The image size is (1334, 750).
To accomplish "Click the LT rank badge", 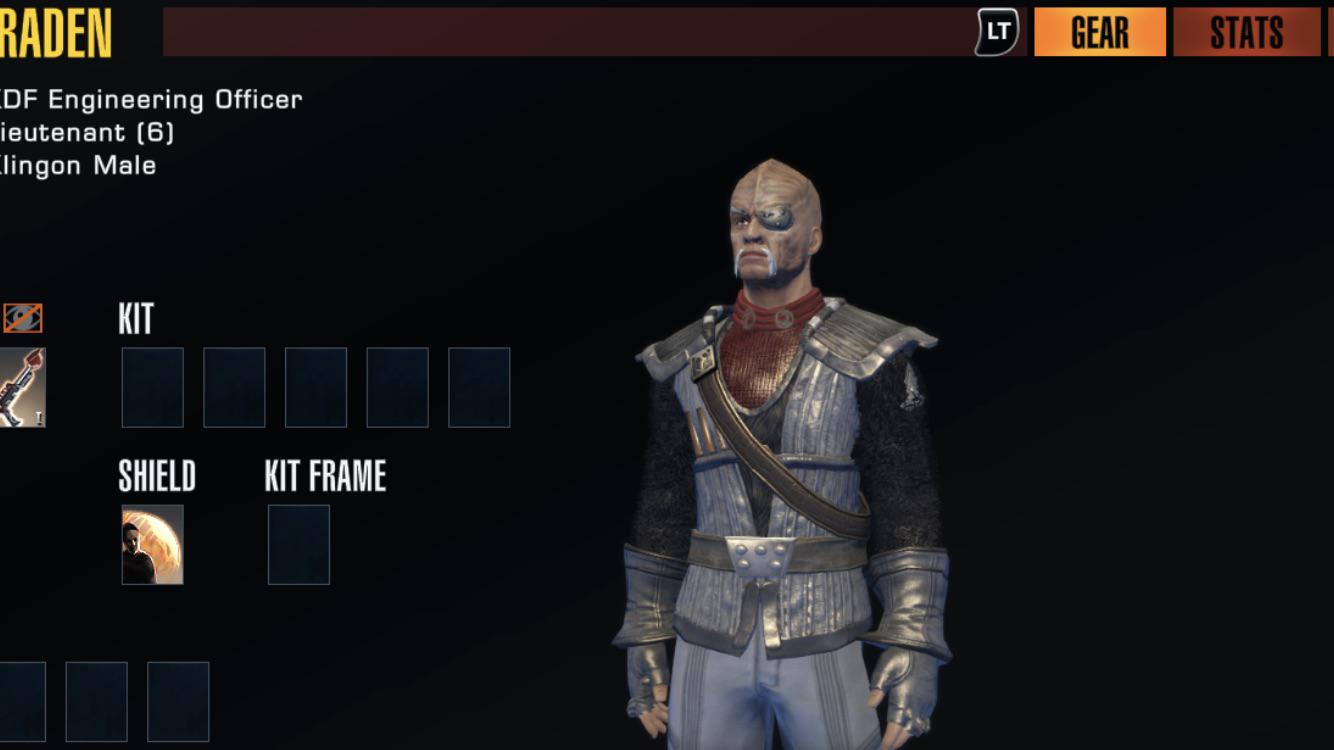I will [996, 31].
